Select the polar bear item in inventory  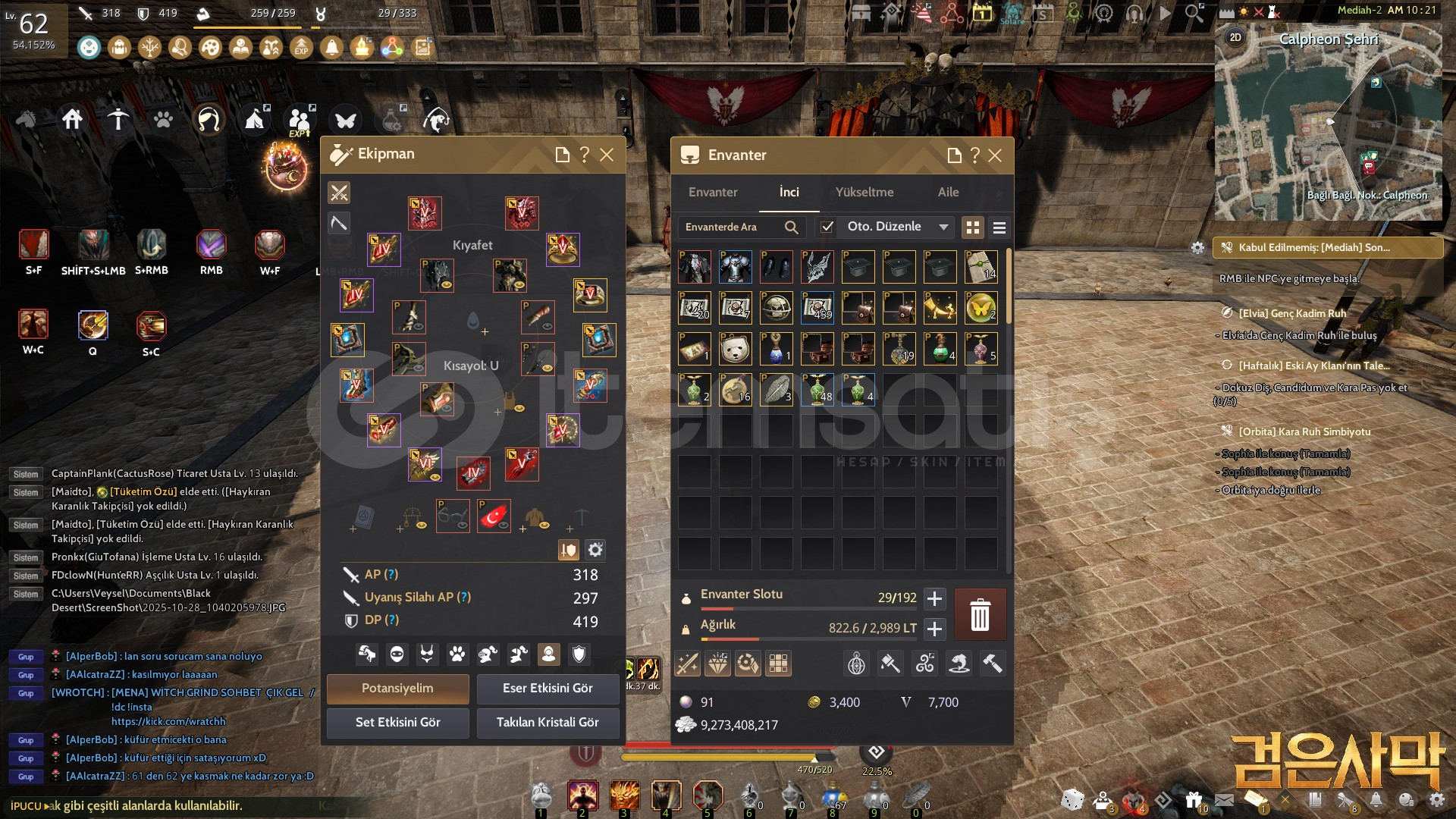tap(735, 349)
